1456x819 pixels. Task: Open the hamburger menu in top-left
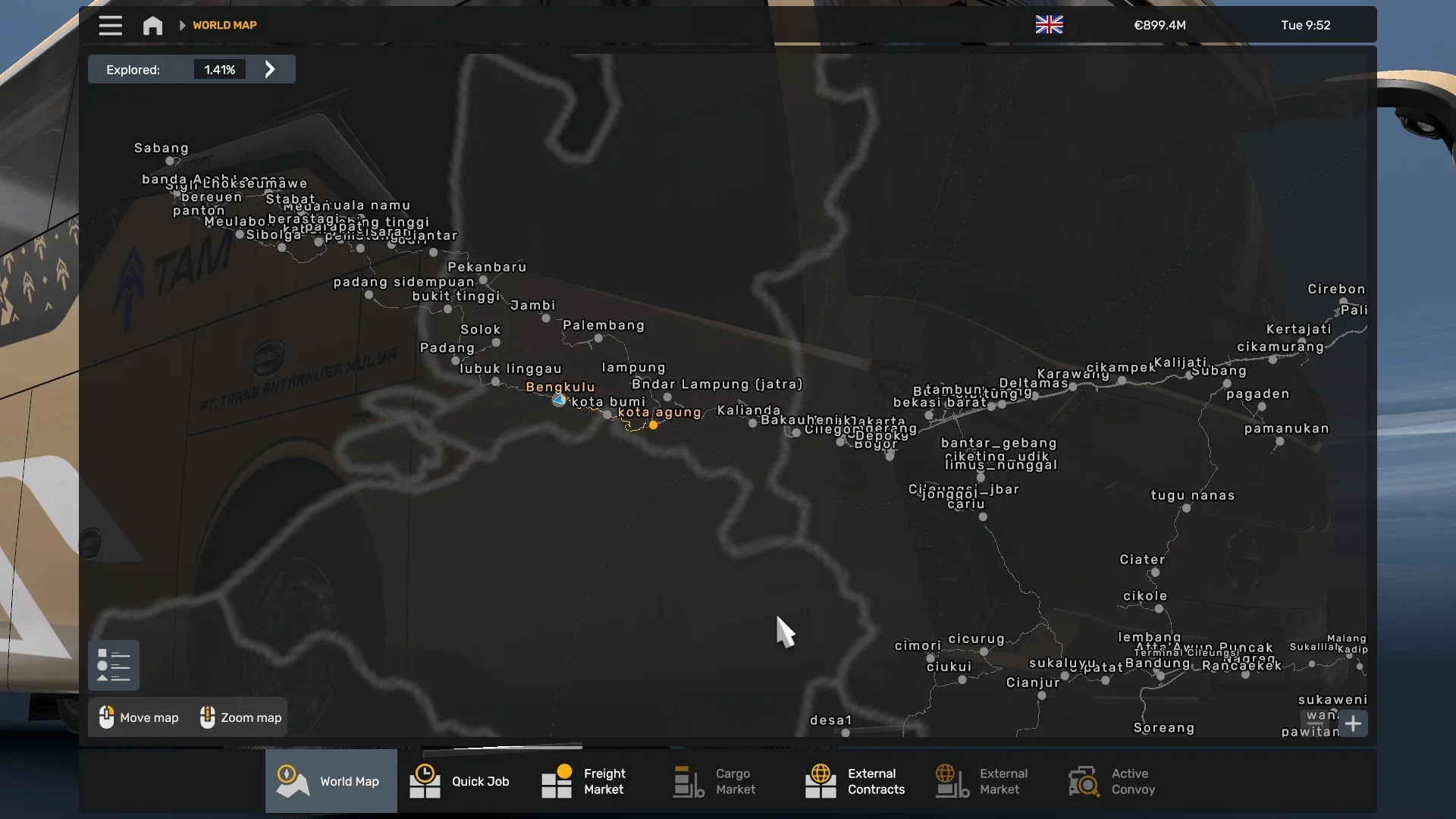point(110,25)
